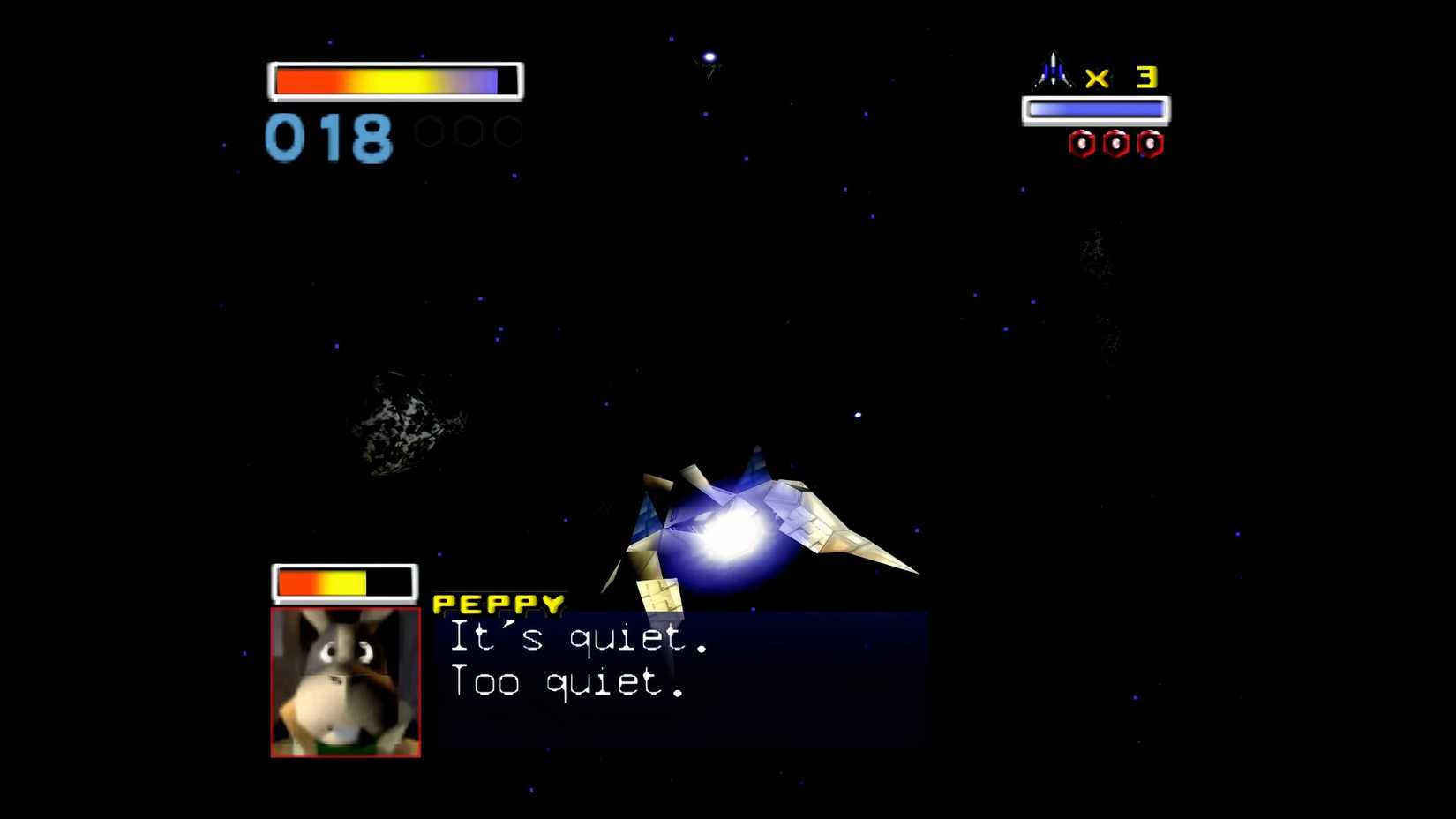The height and width of the screenshot is (819, 1456).
Task: Open the PEPPY name label
Action: tap(496, 604)
